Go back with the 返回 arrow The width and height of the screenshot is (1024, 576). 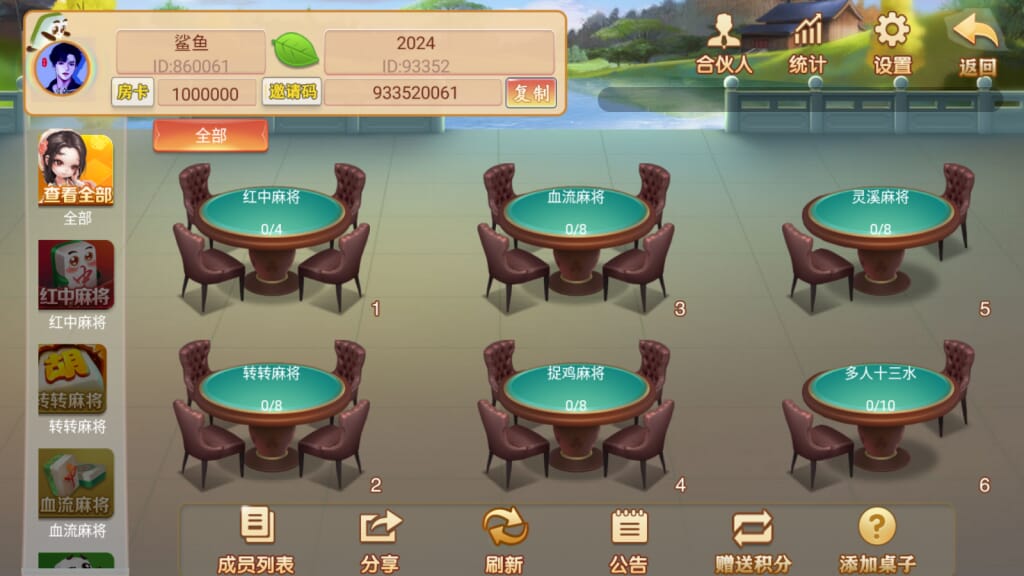point(977,45)
